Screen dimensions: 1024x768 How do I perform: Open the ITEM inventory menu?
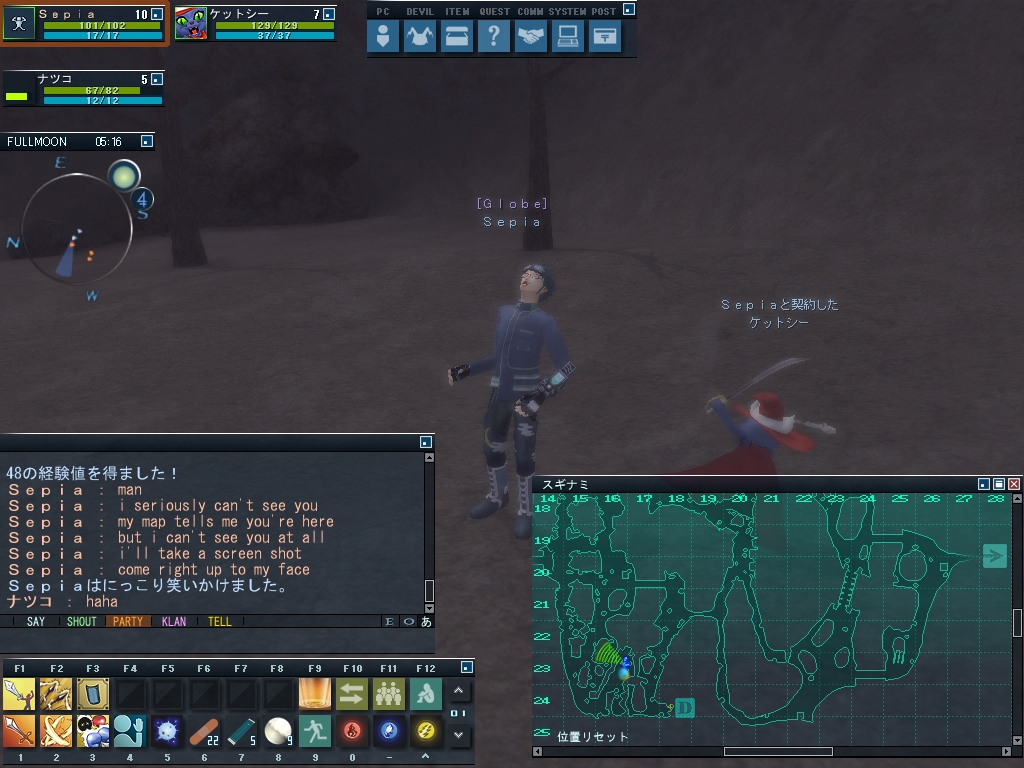tap(457, 37)
